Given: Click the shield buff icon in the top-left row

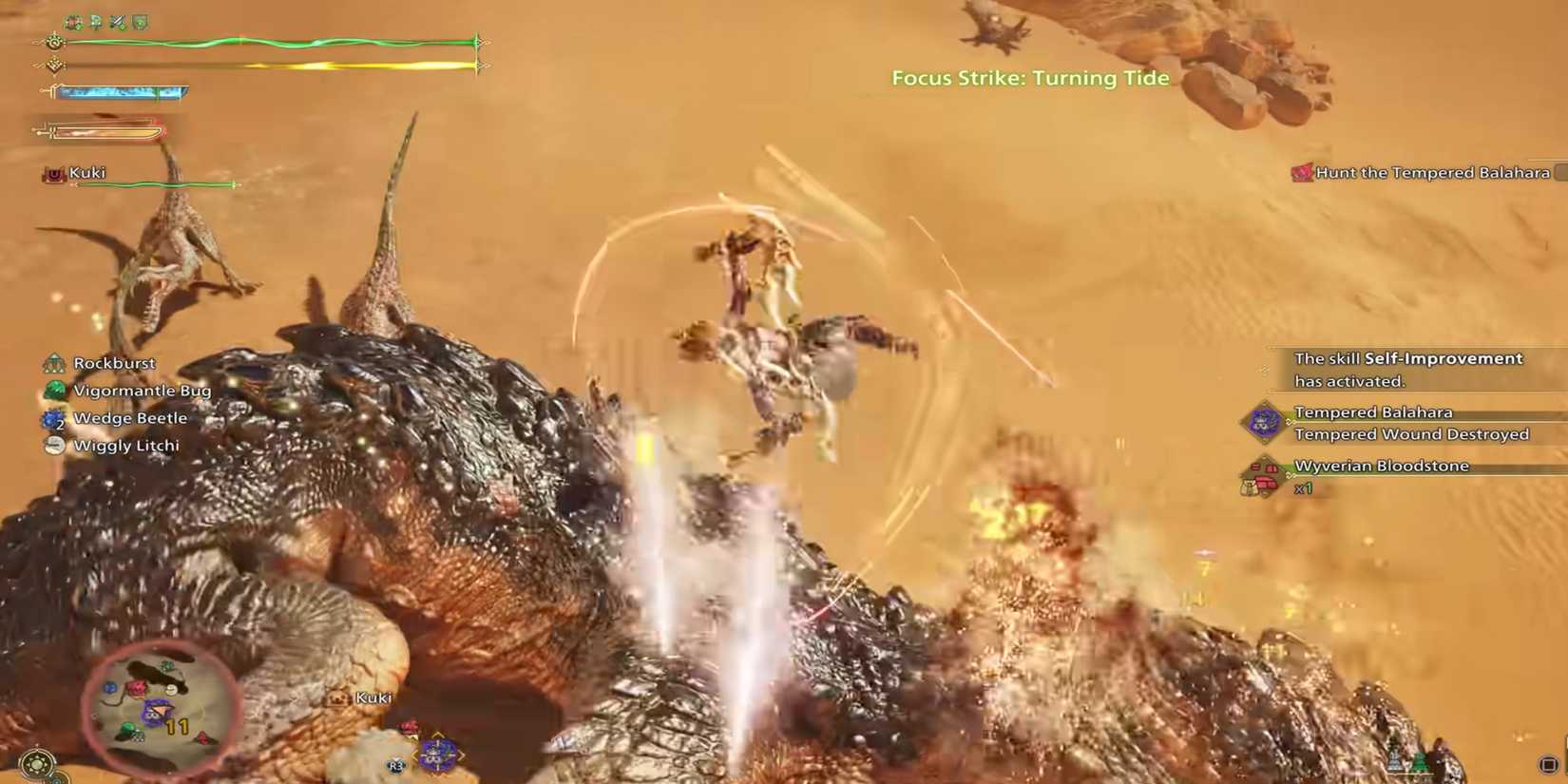Looking at the screenshot, I should [x=141, y=22].
